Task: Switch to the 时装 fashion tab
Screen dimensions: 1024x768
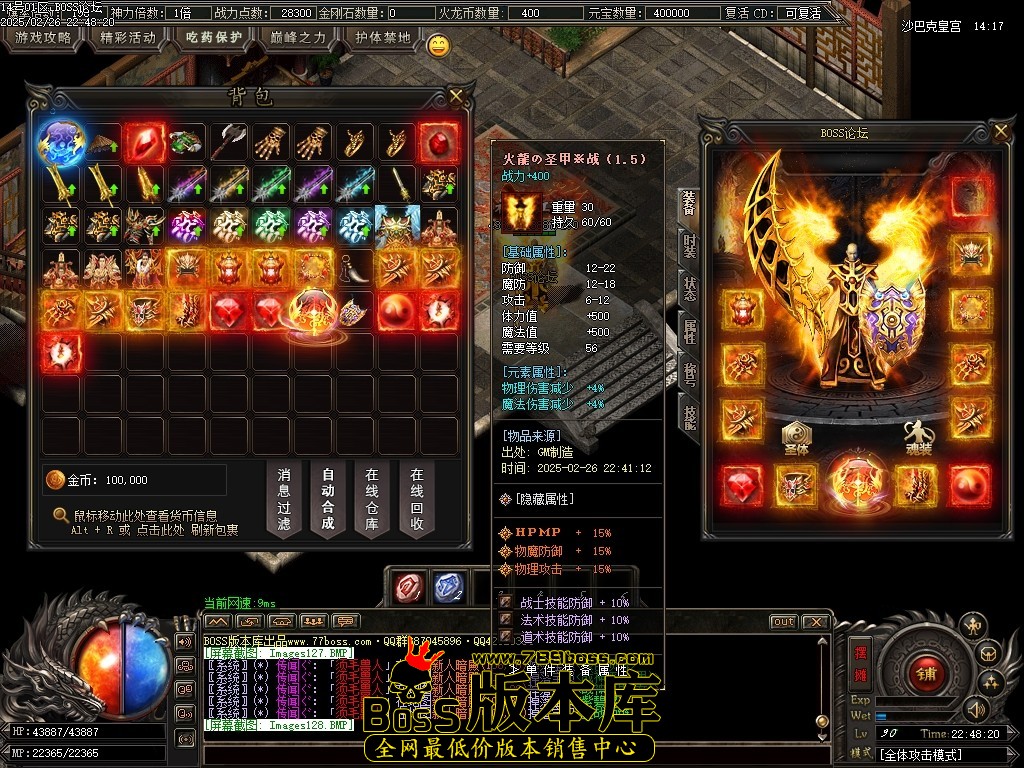Action: (689, 245)
